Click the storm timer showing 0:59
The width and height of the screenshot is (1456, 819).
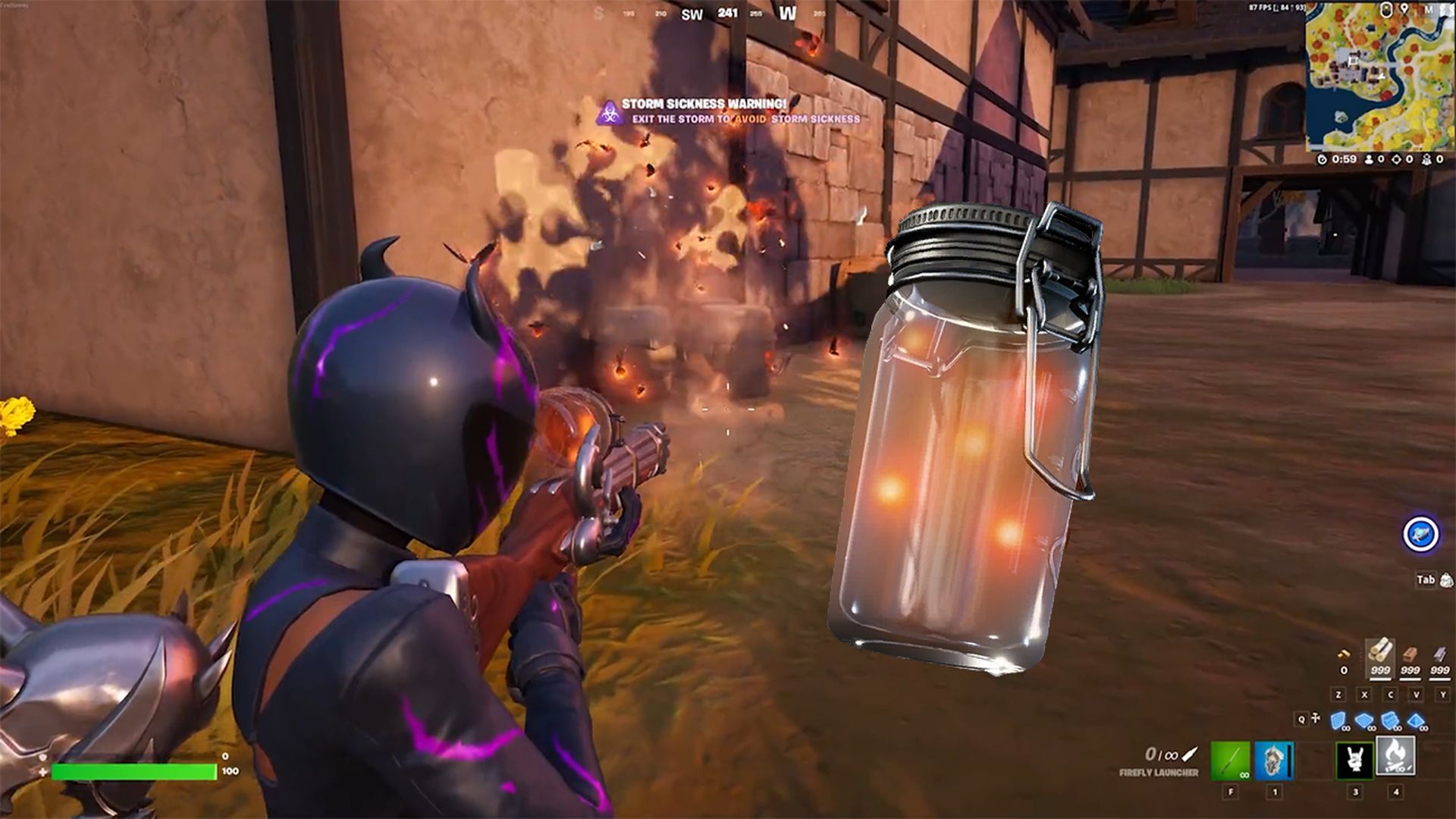[1344, 159]
